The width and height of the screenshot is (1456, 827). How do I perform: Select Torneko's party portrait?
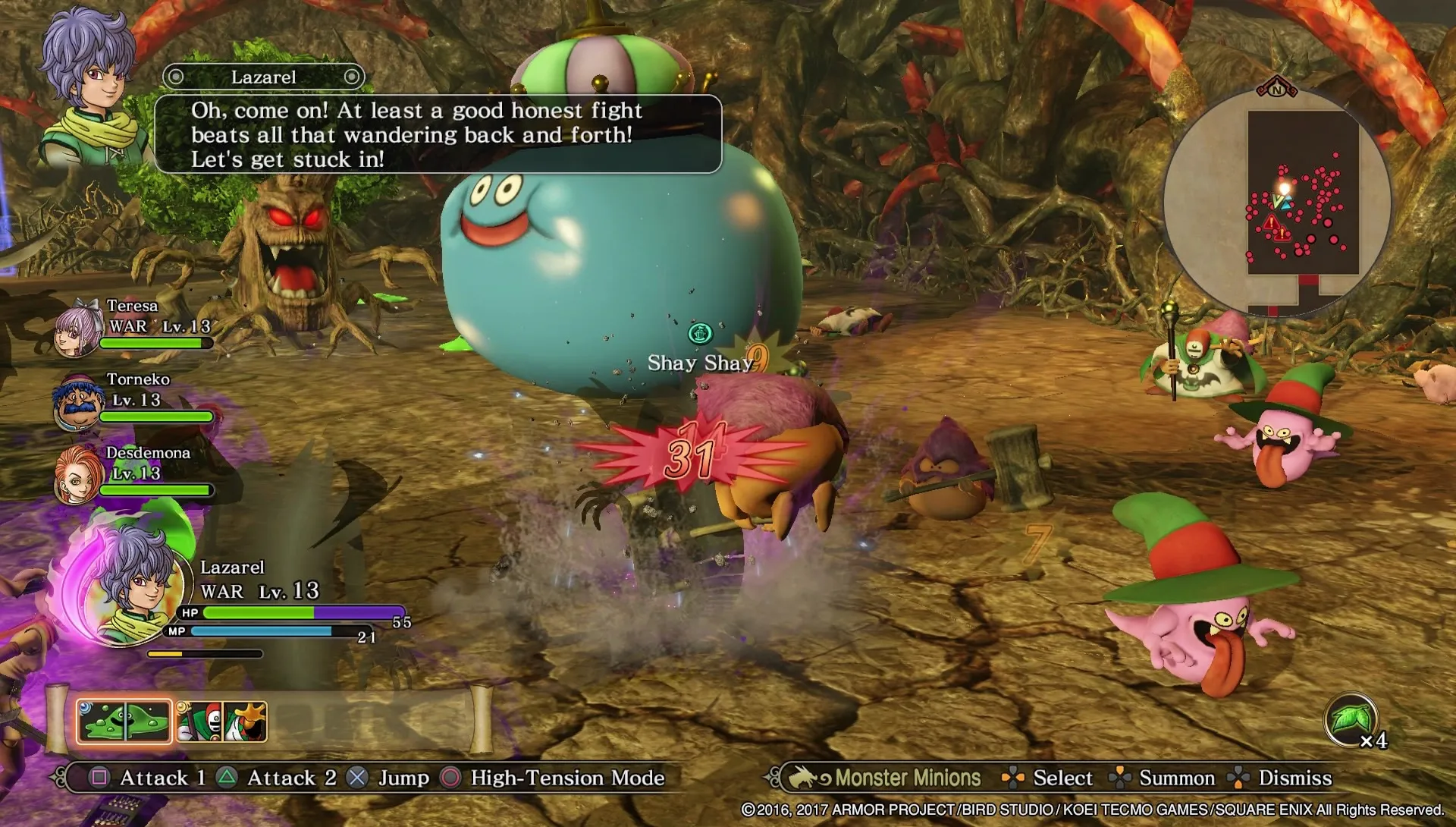pyautogui.click(x=78, y=401)
